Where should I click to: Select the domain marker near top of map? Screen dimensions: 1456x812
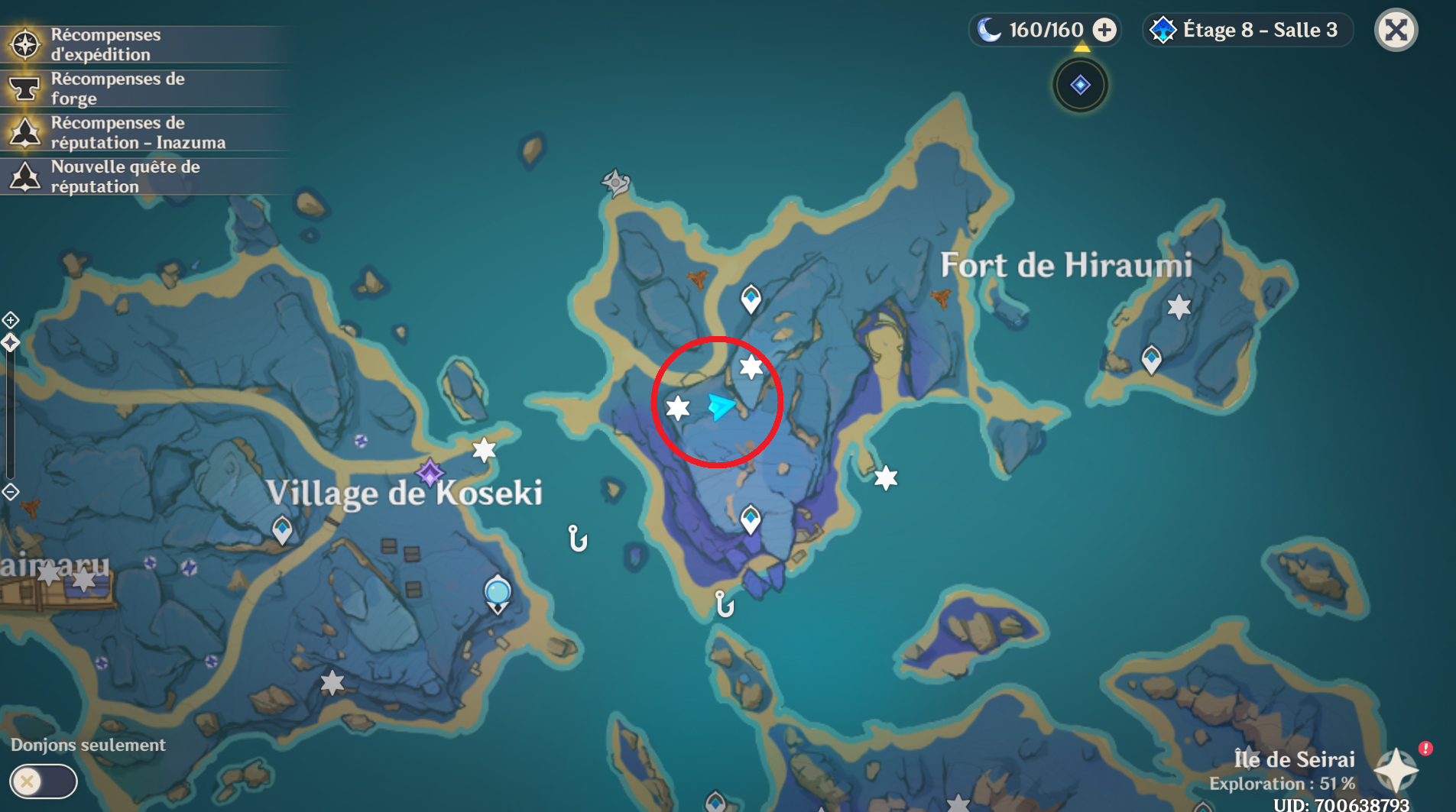point(1080,85)
